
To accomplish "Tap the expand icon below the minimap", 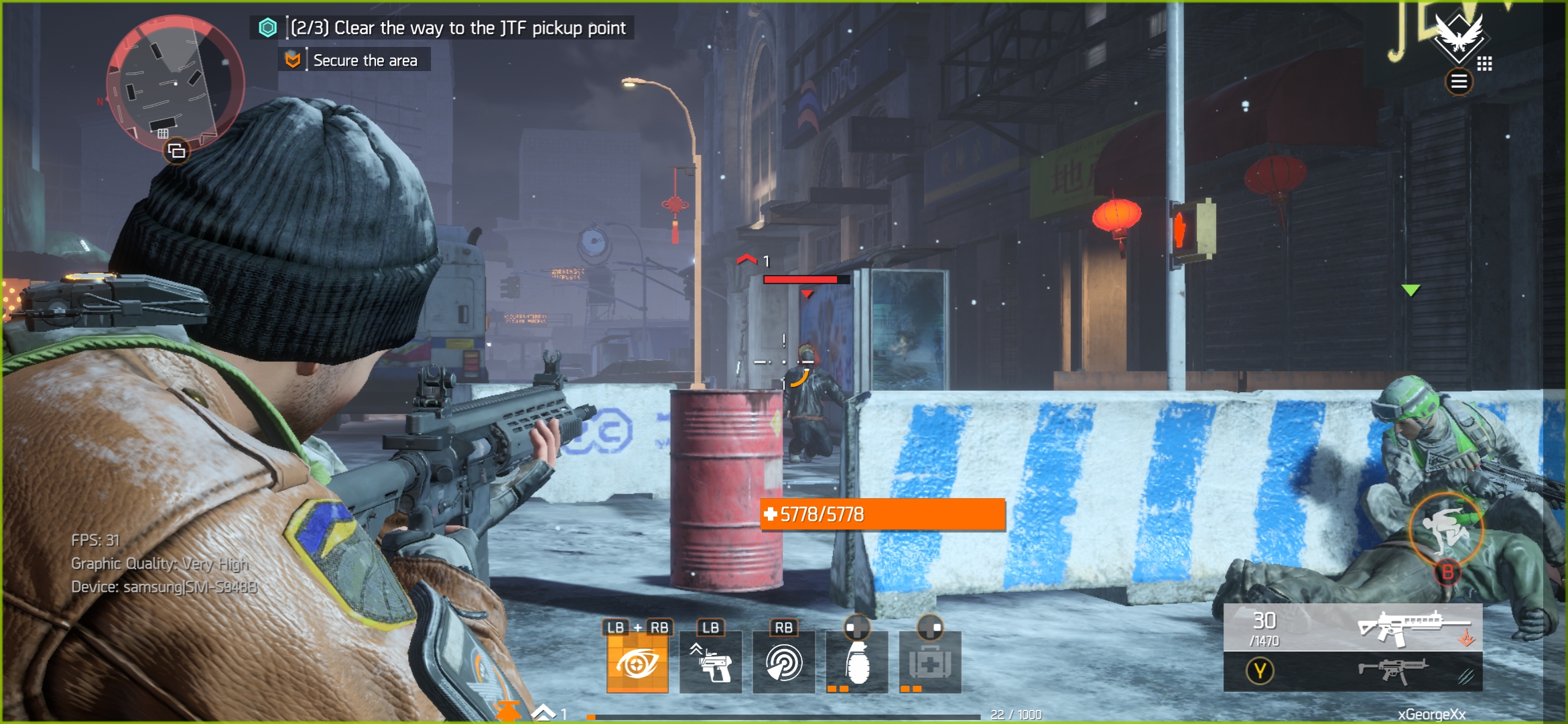I will click(x=177, y=152).
